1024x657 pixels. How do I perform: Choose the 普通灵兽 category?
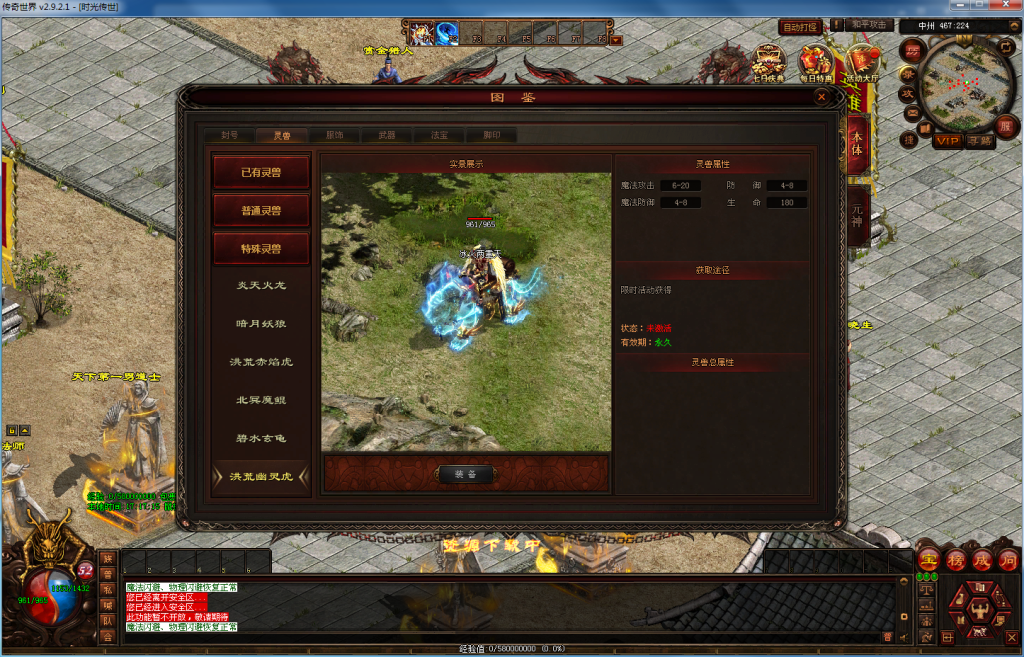coord(260,210)
